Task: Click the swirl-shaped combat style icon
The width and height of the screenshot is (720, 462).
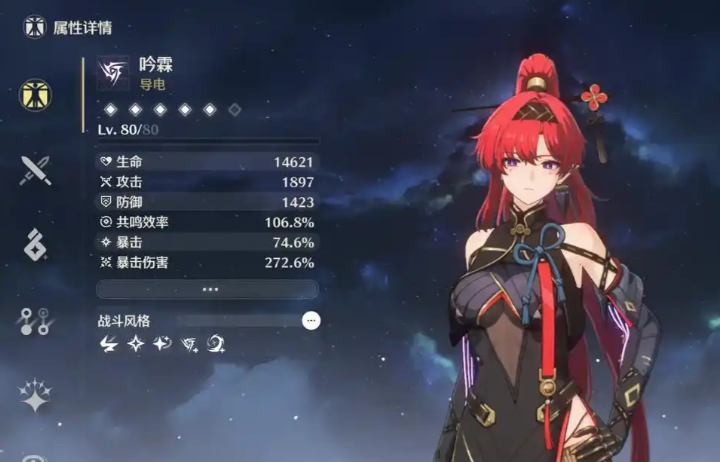Action: pos(215,344)
